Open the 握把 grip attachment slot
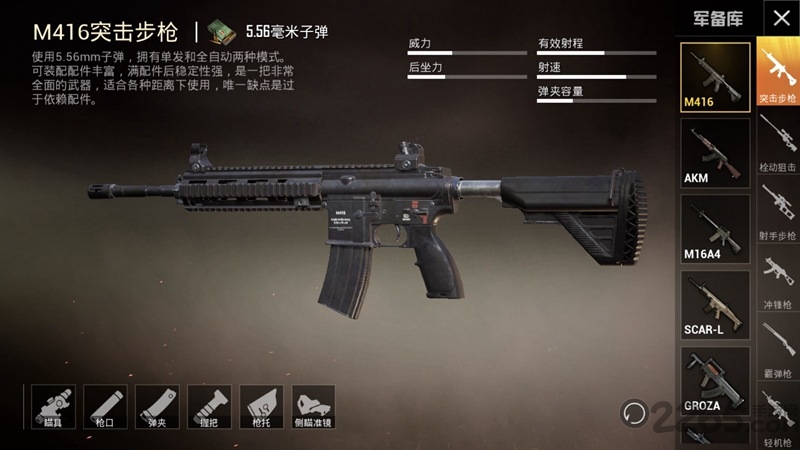Image resolution: width=800 pixels, height=450 pixels. (x=209, y=407)
